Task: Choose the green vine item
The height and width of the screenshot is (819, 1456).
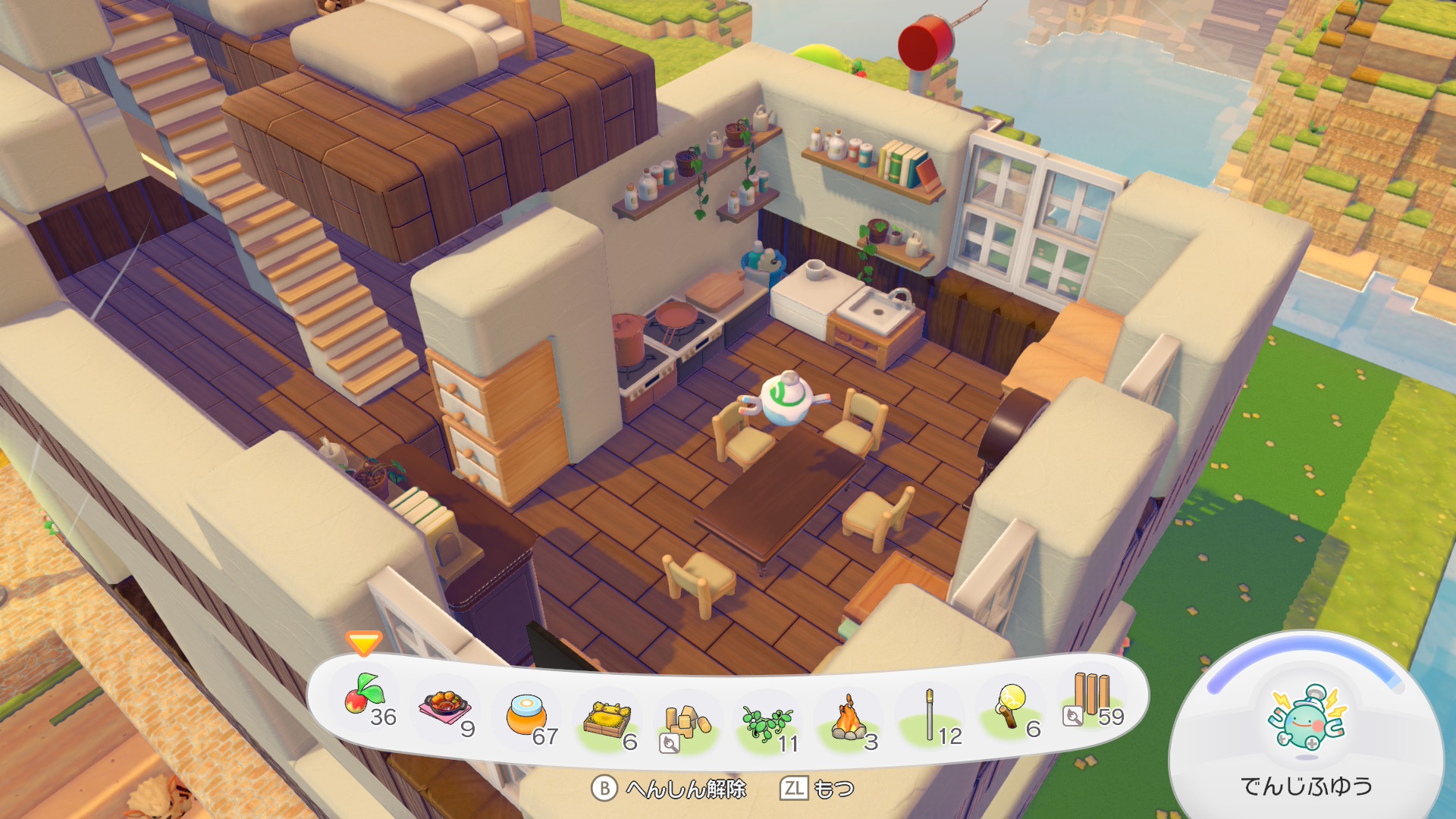Action: pos(767,722)
